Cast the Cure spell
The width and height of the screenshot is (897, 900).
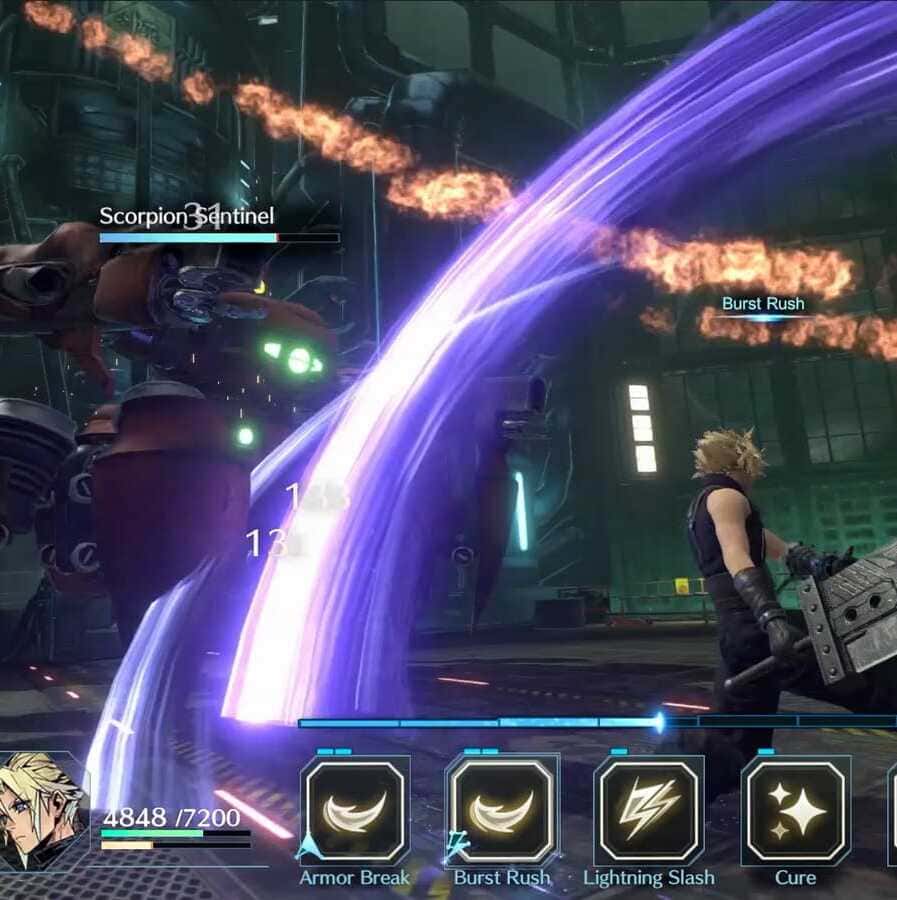pyautogui.click(x=795, y=810)
